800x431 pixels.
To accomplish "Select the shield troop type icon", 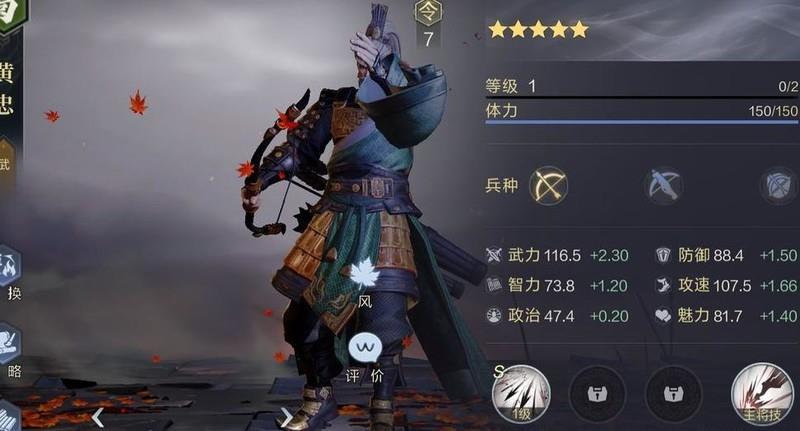I will (x=777, y=185).
